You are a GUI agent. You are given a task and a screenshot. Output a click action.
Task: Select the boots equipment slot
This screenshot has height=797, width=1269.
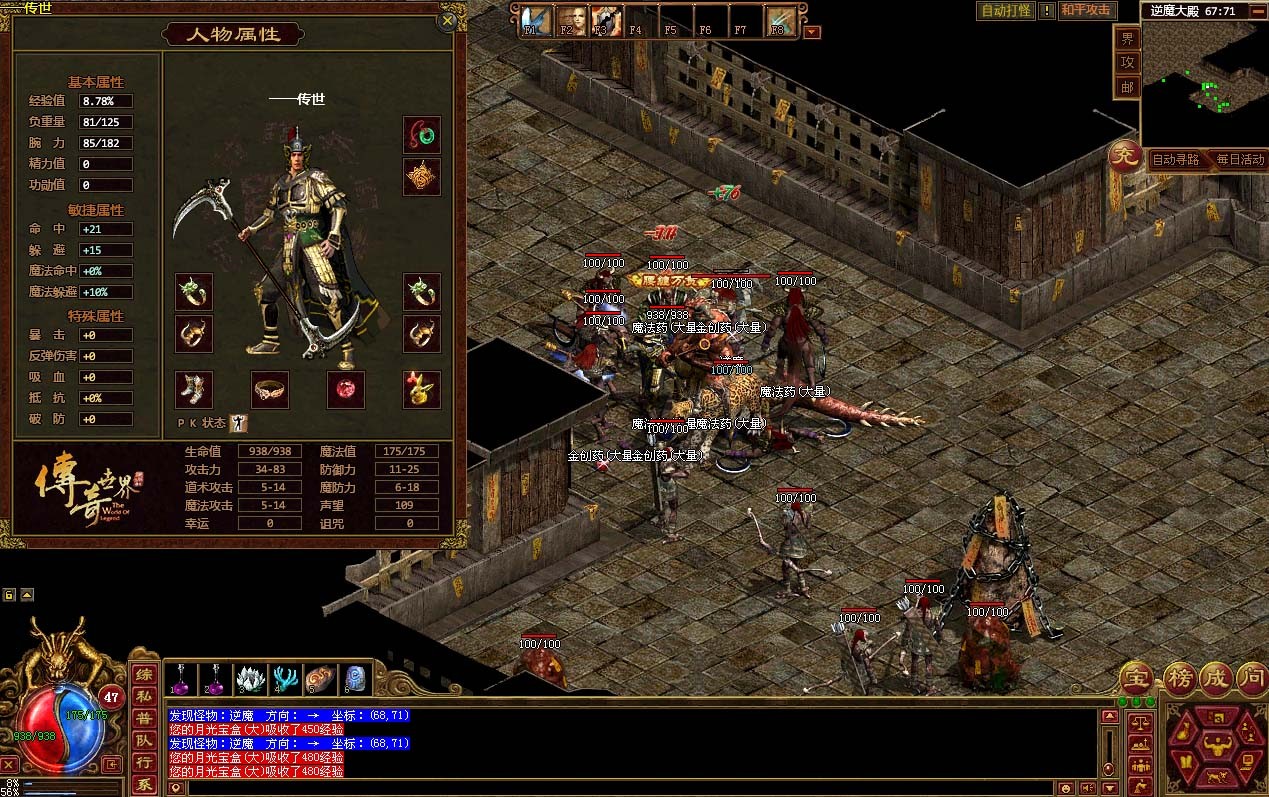(x=194, y=390)
